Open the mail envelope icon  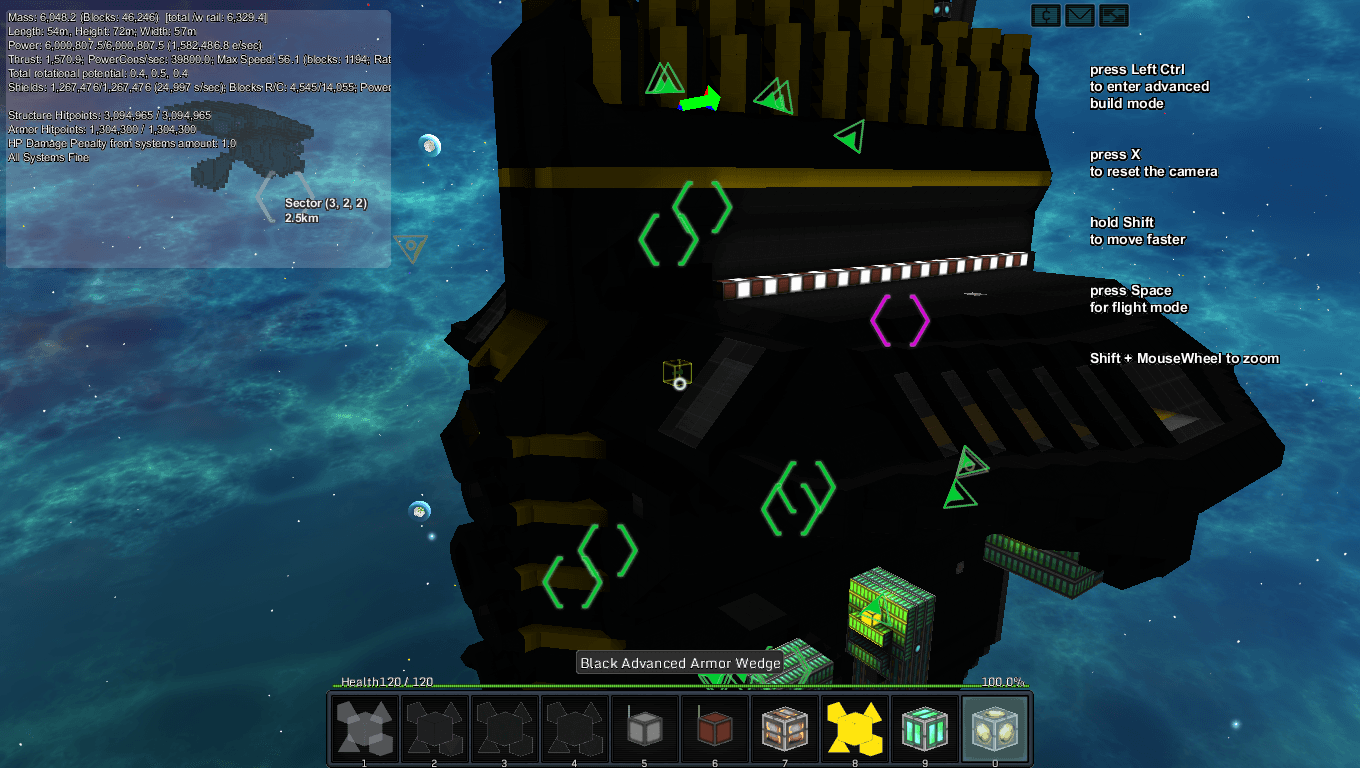[1080, 15]
